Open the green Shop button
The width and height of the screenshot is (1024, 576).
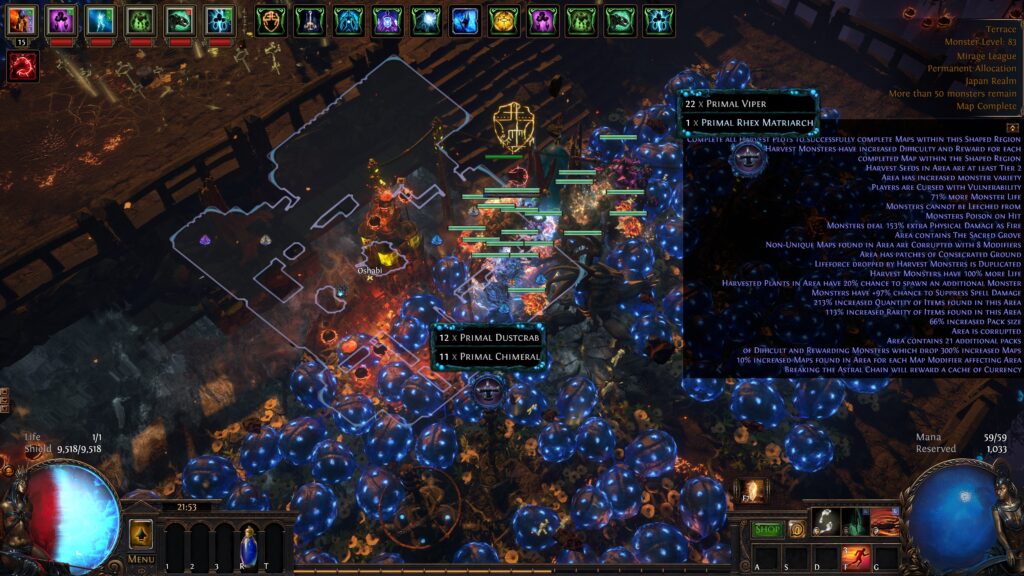(x=767, y=529)
